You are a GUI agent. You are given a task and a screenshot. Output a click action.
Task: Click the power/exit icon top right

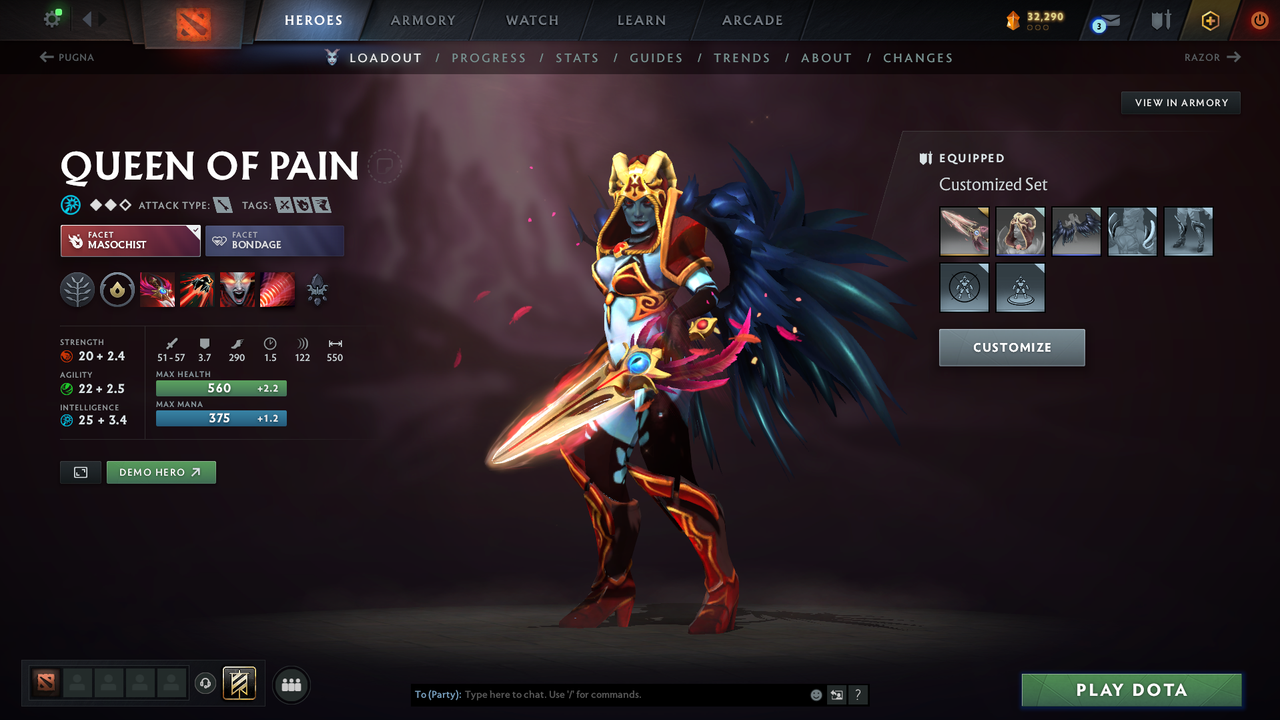(x=1258, y=20)
